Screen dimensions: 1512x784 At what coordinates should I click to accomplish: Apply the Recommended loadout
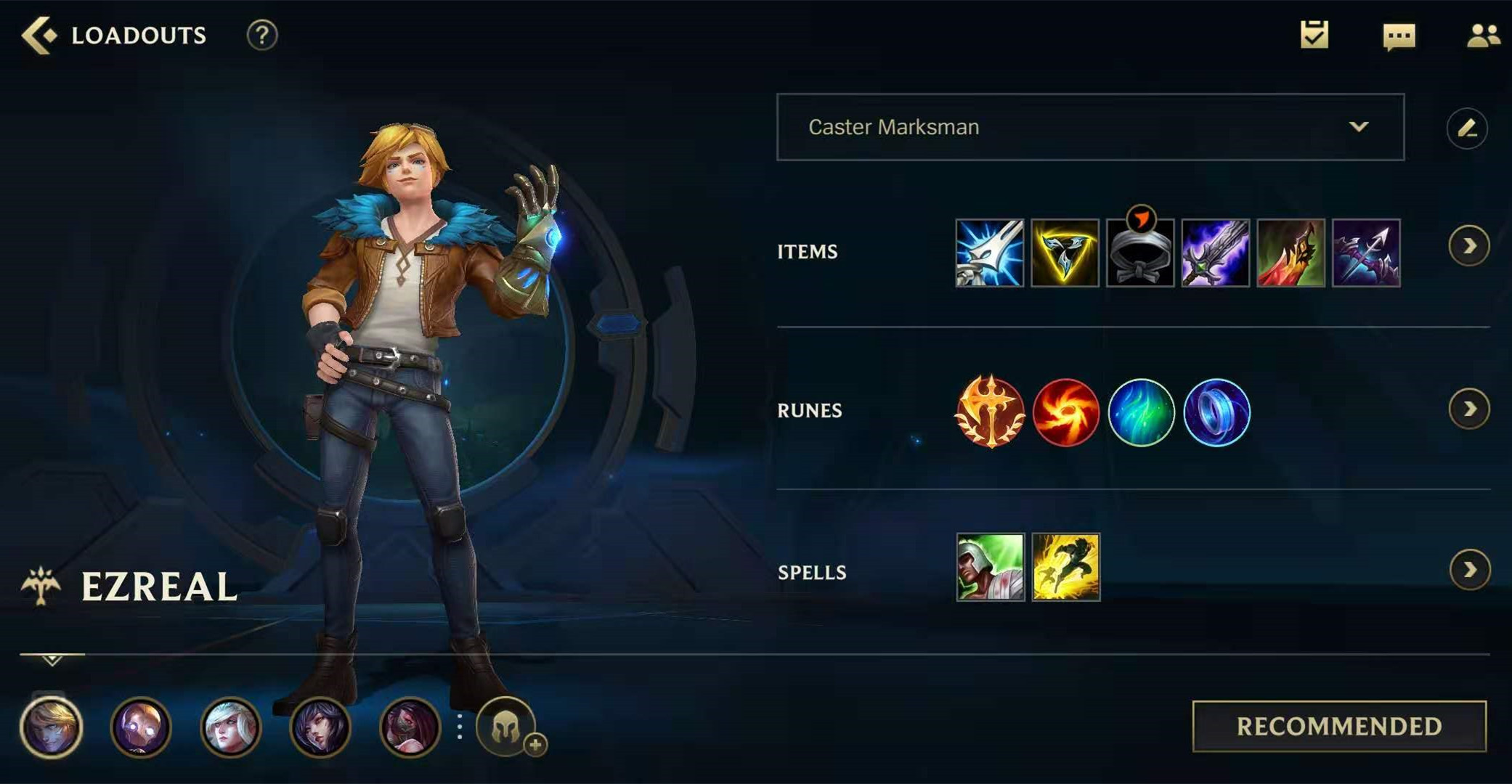tap(1338, 726)
